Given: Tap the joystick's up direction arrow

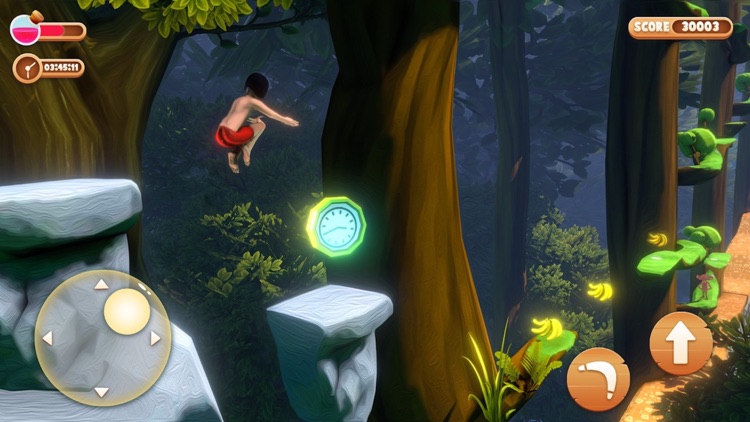Looking at the screenshot, I should pyautogui.click(x=101, y=284).
